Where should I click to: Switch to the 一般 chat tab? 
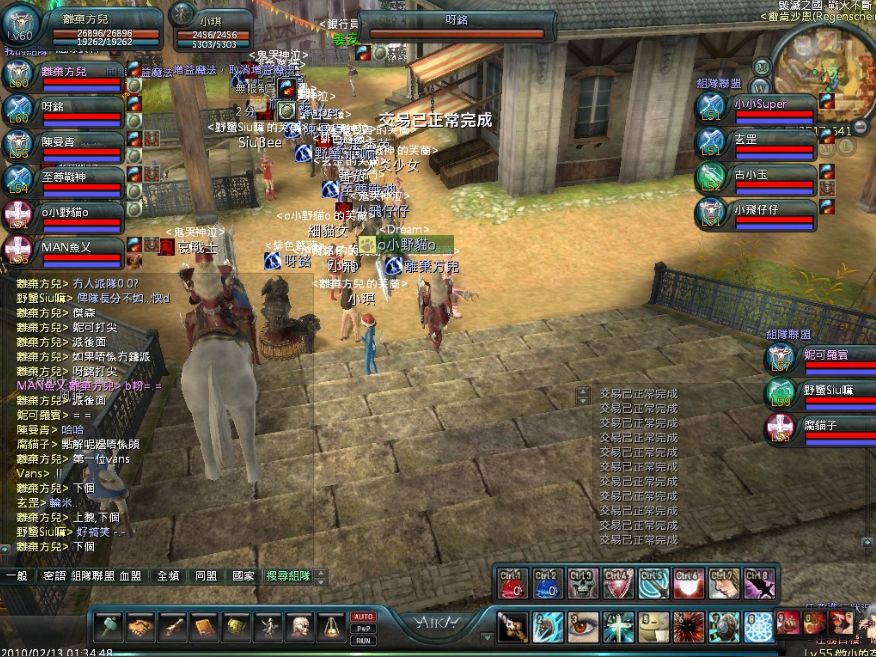tap(16, 576)
